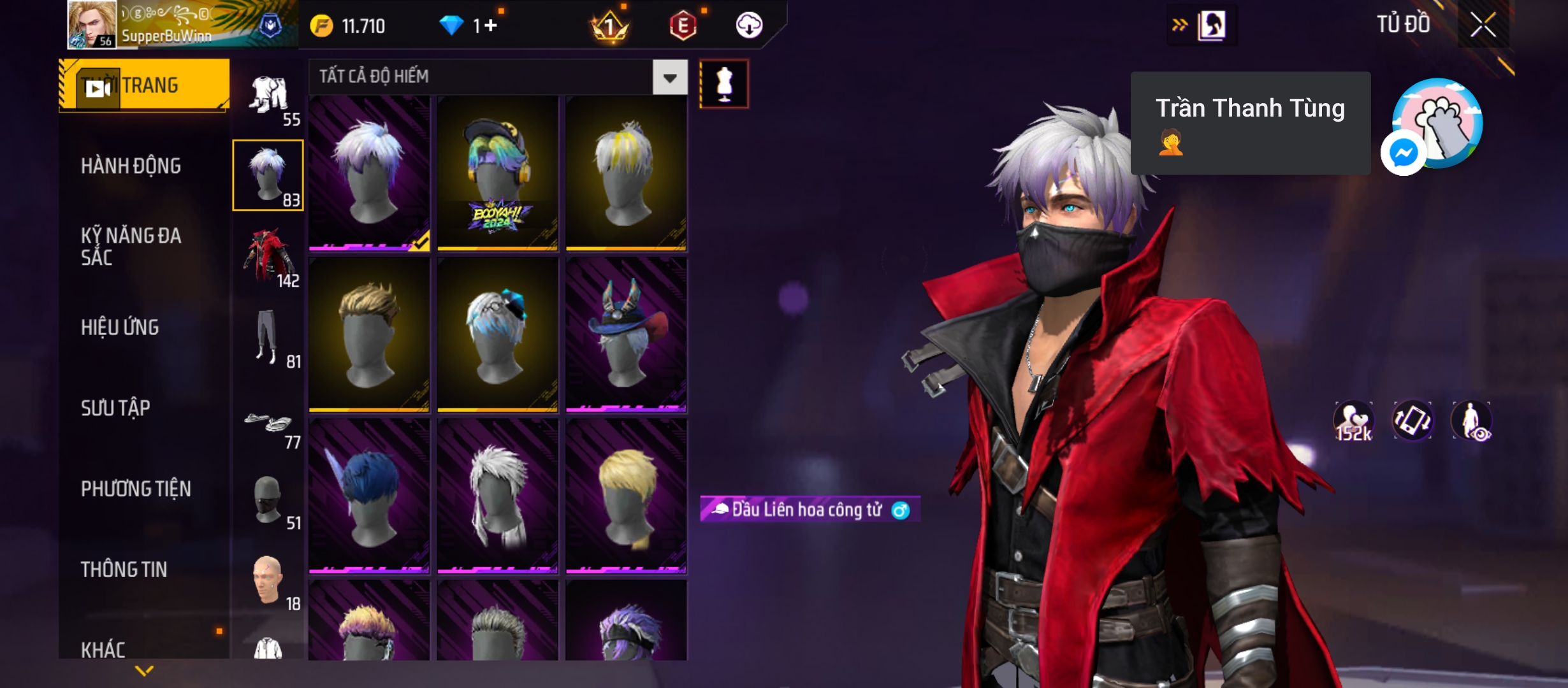Click the cloud download icon

click(x=749, y=25)
